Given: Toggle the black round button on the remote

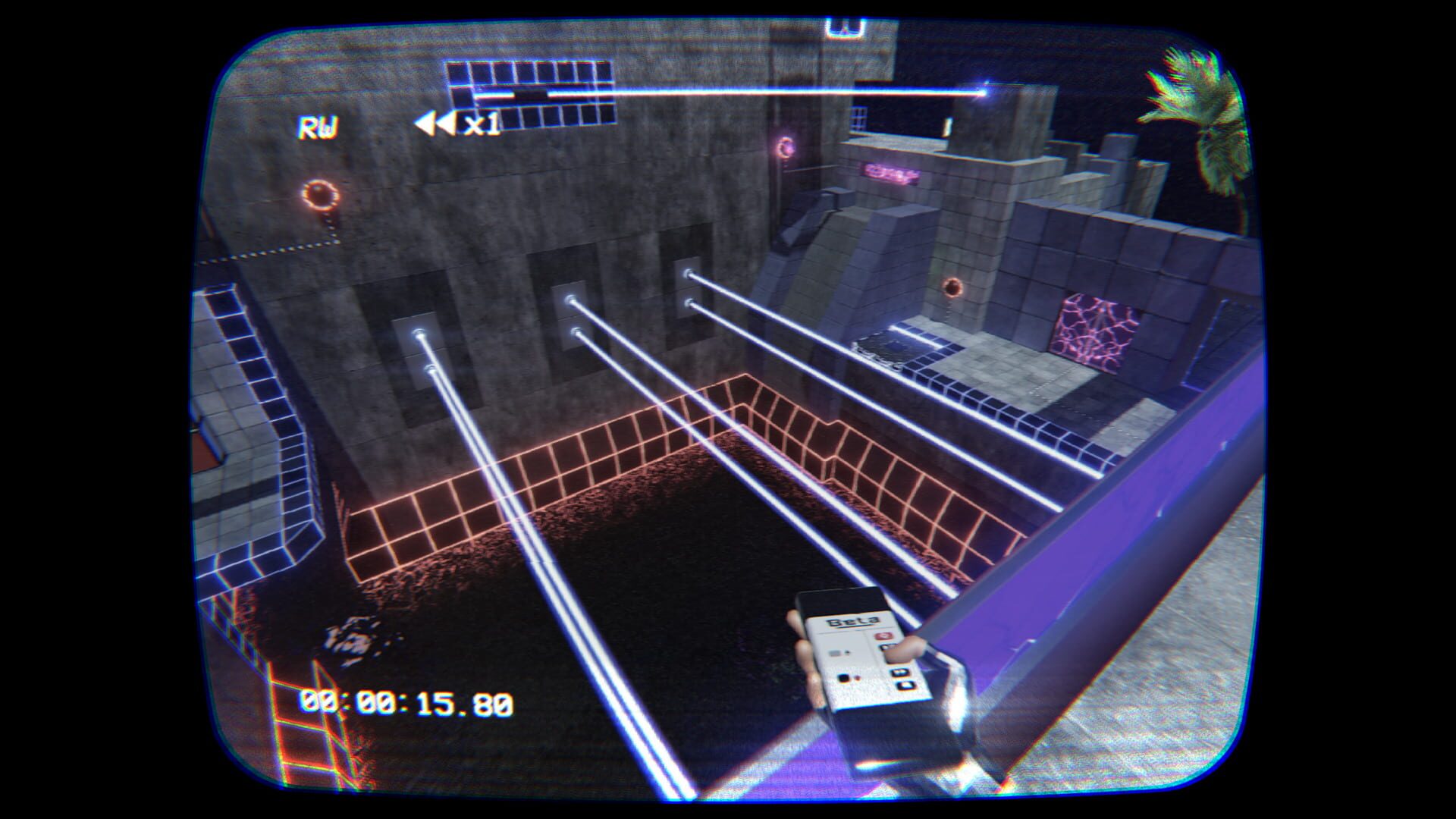Looking at the screenshot, I should pos(844,677).
